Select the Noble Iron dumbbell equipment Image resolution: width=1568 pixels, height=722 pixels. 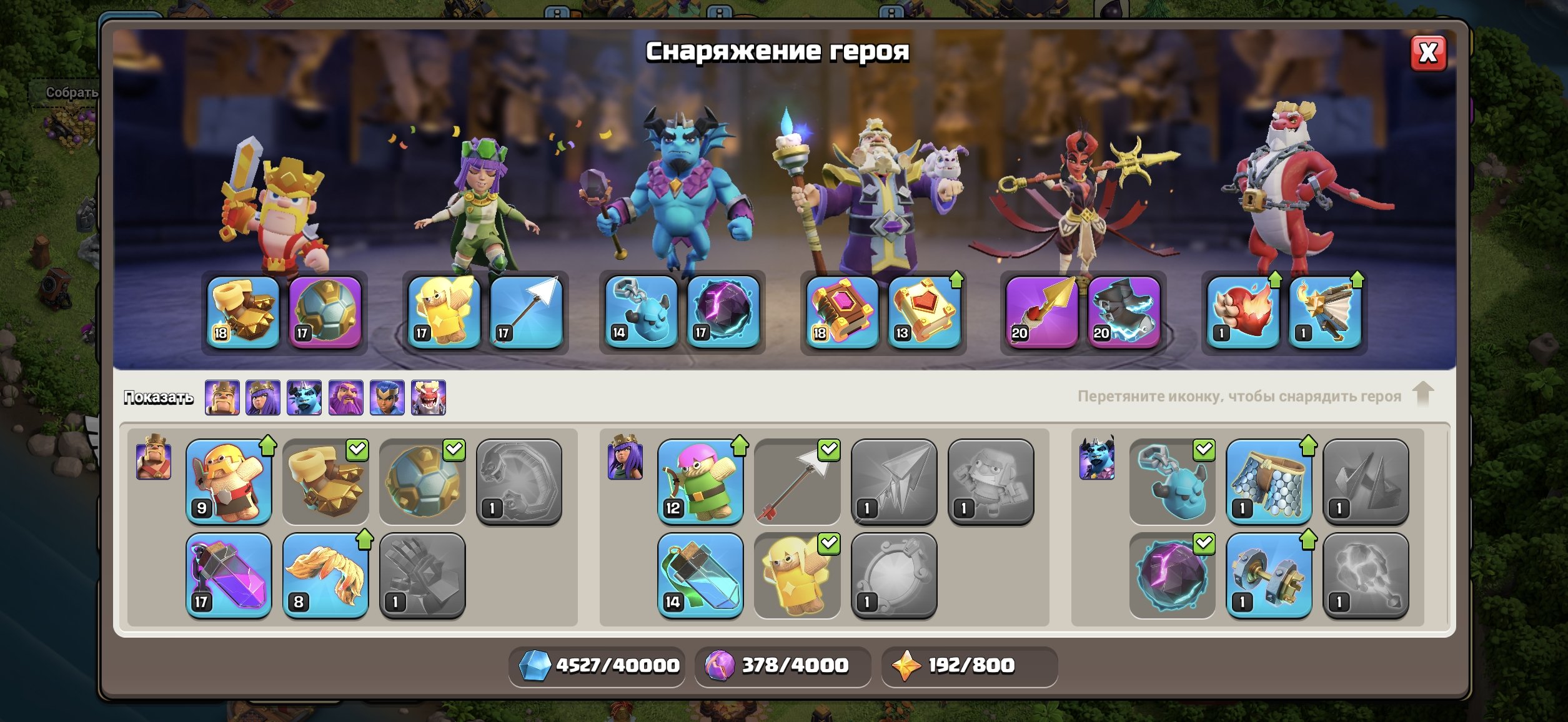(1269, 575)
